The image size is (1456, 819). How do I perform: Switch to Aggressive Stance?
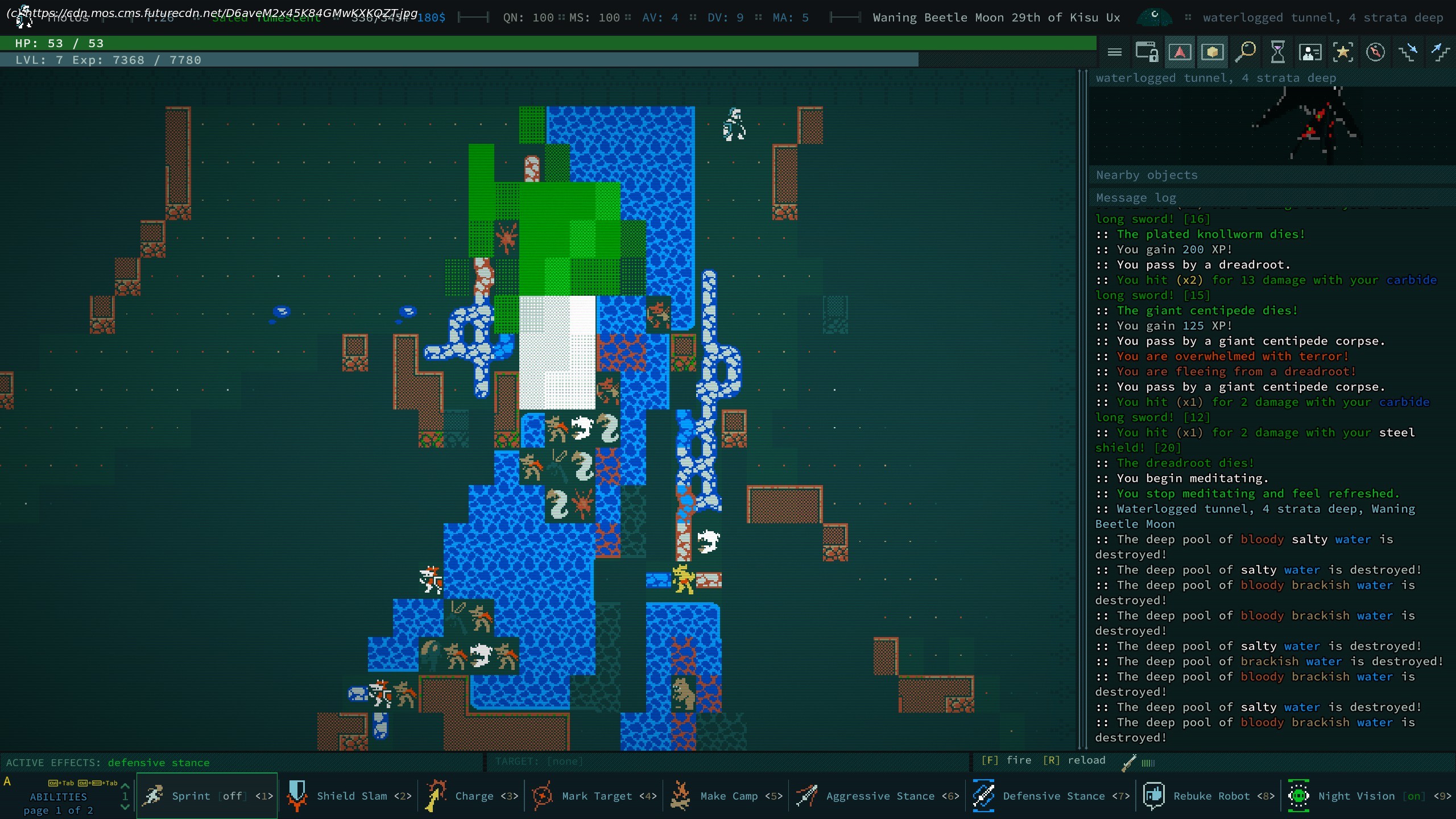pyautogui.click(x=878, y=796)
